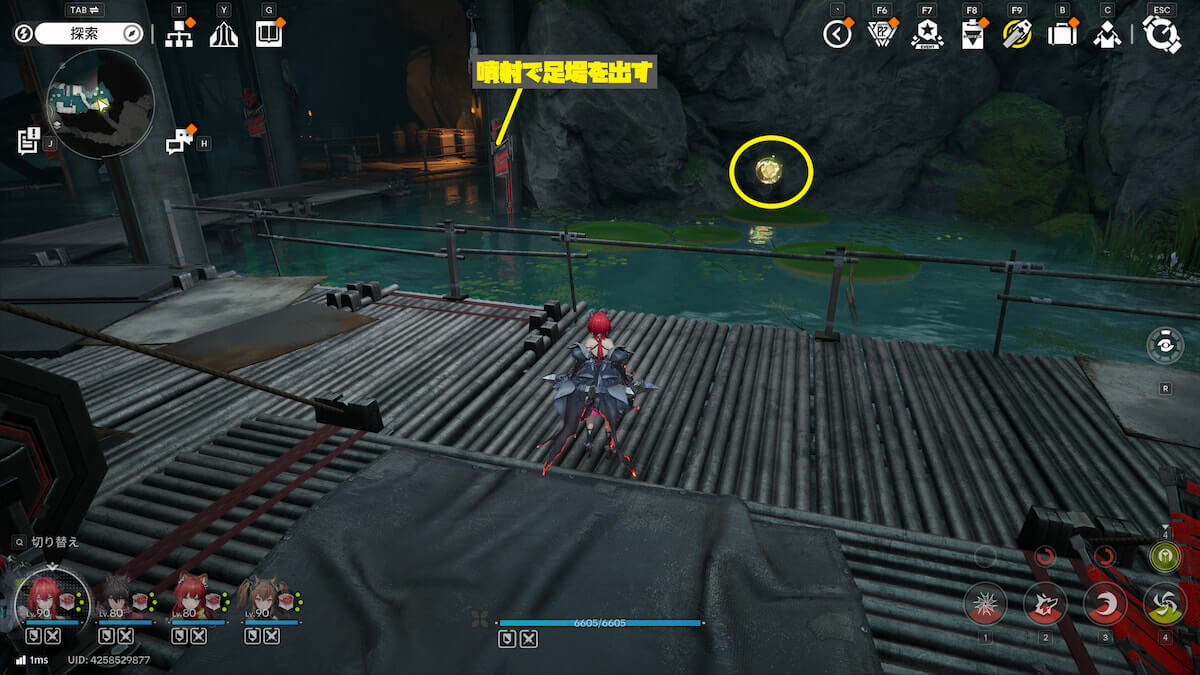This screenshot has width=1200, height=675.
Task: Open the quest log document icon
Action: coord(28,141)
